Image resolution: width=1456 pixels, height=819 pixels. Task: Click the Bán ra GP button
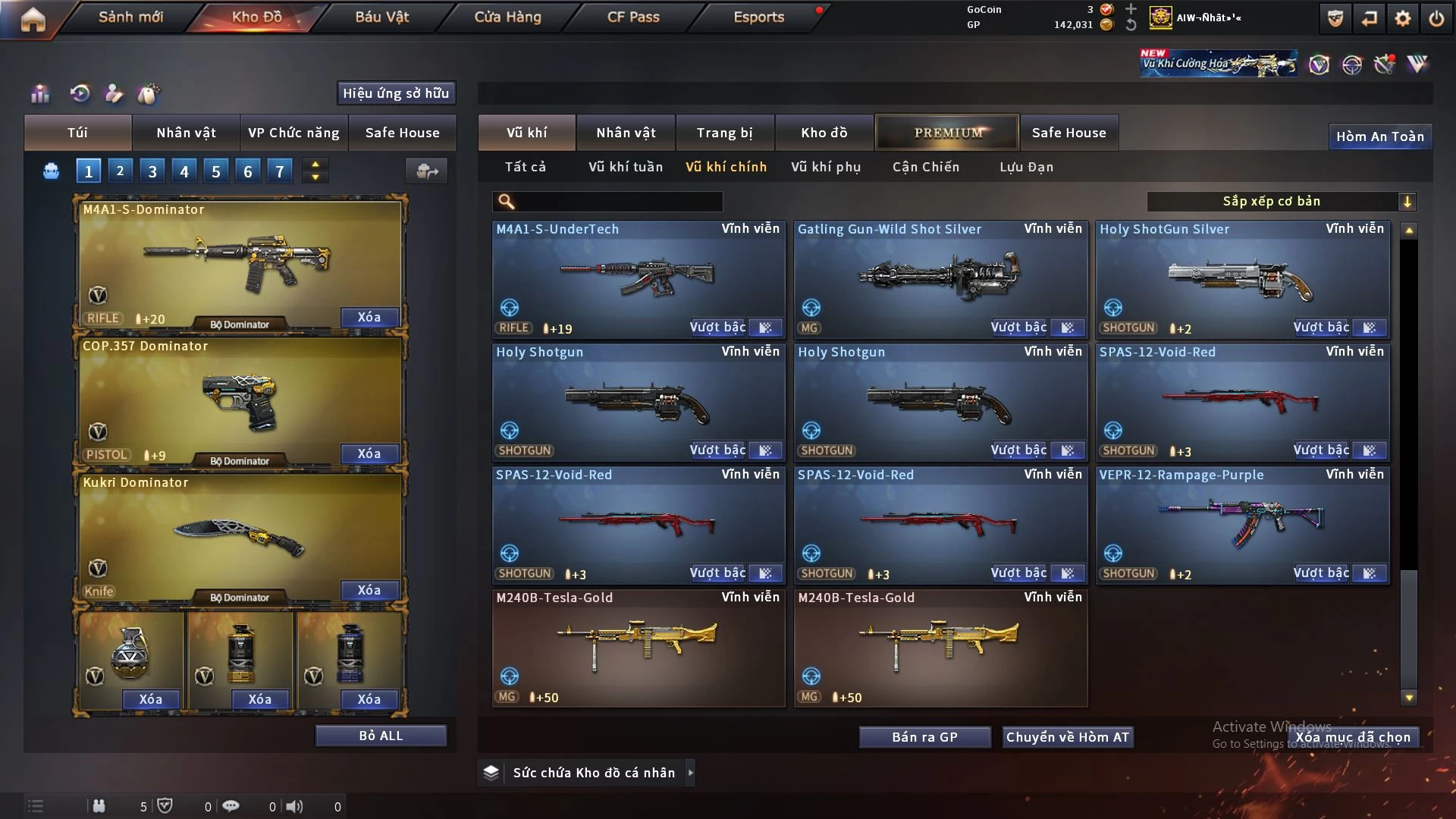pyautogui.click(x=924, y=737)
